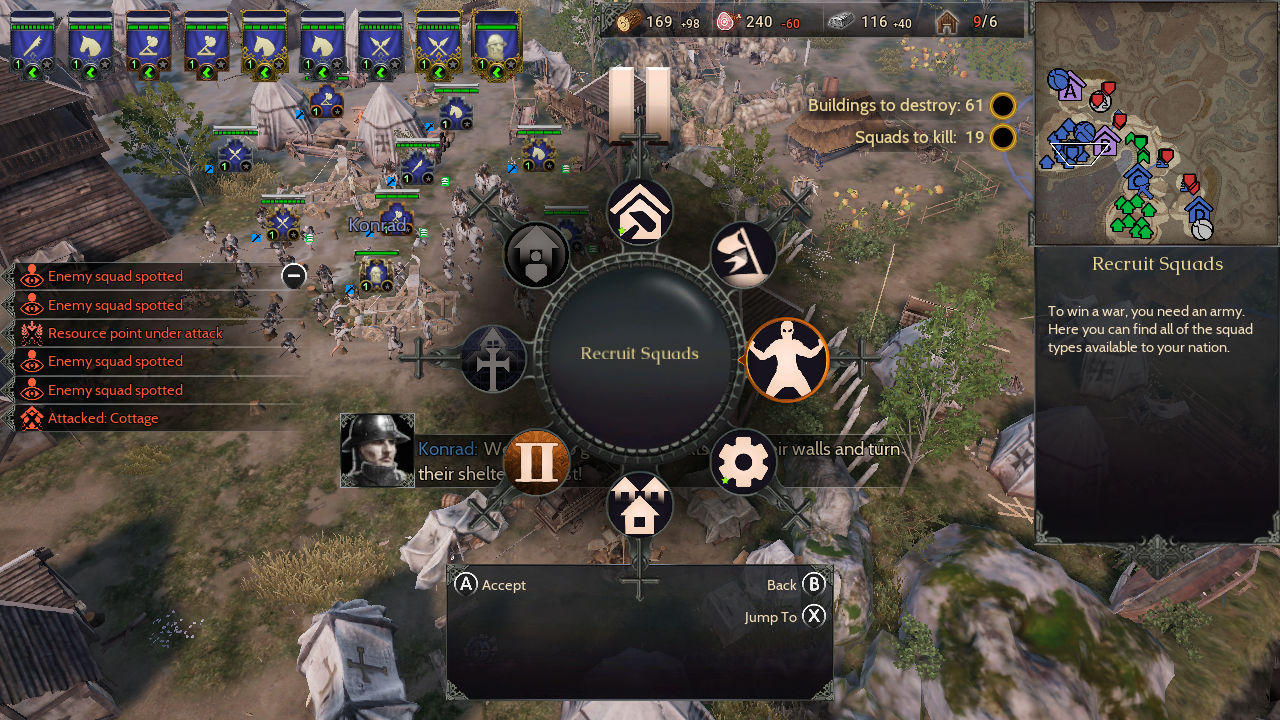
Task: Select the village house icon
Action: [x=640, y=506]
